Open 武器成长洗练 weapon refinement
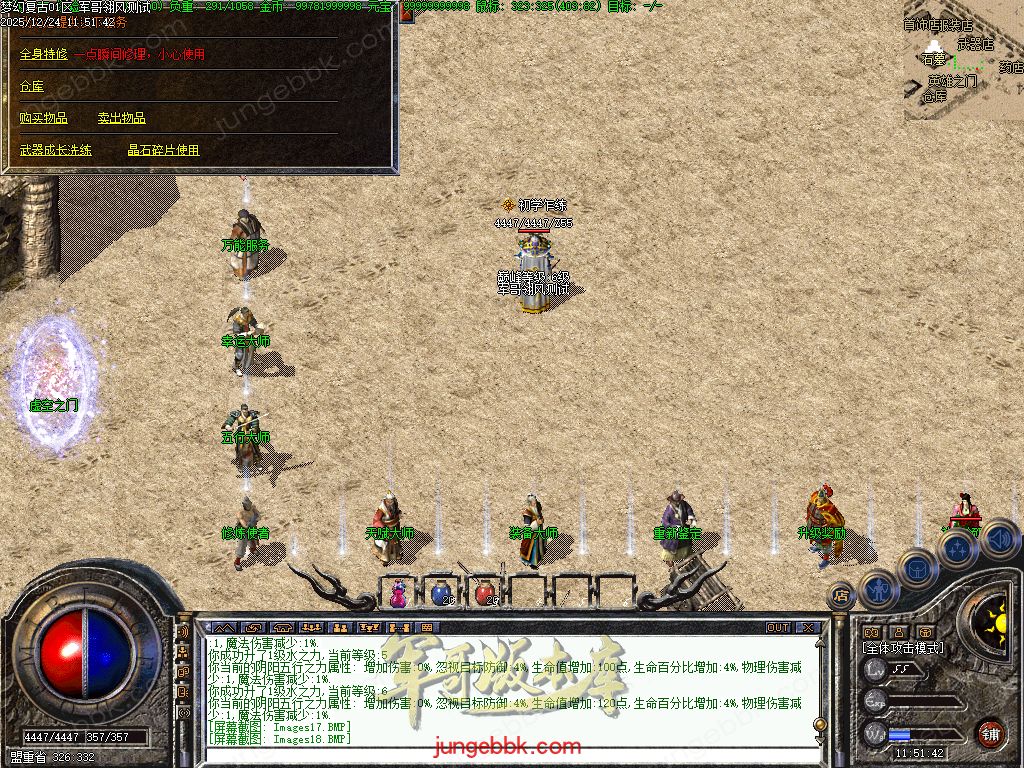The image size is (1024, 768). tap(56, 150)
